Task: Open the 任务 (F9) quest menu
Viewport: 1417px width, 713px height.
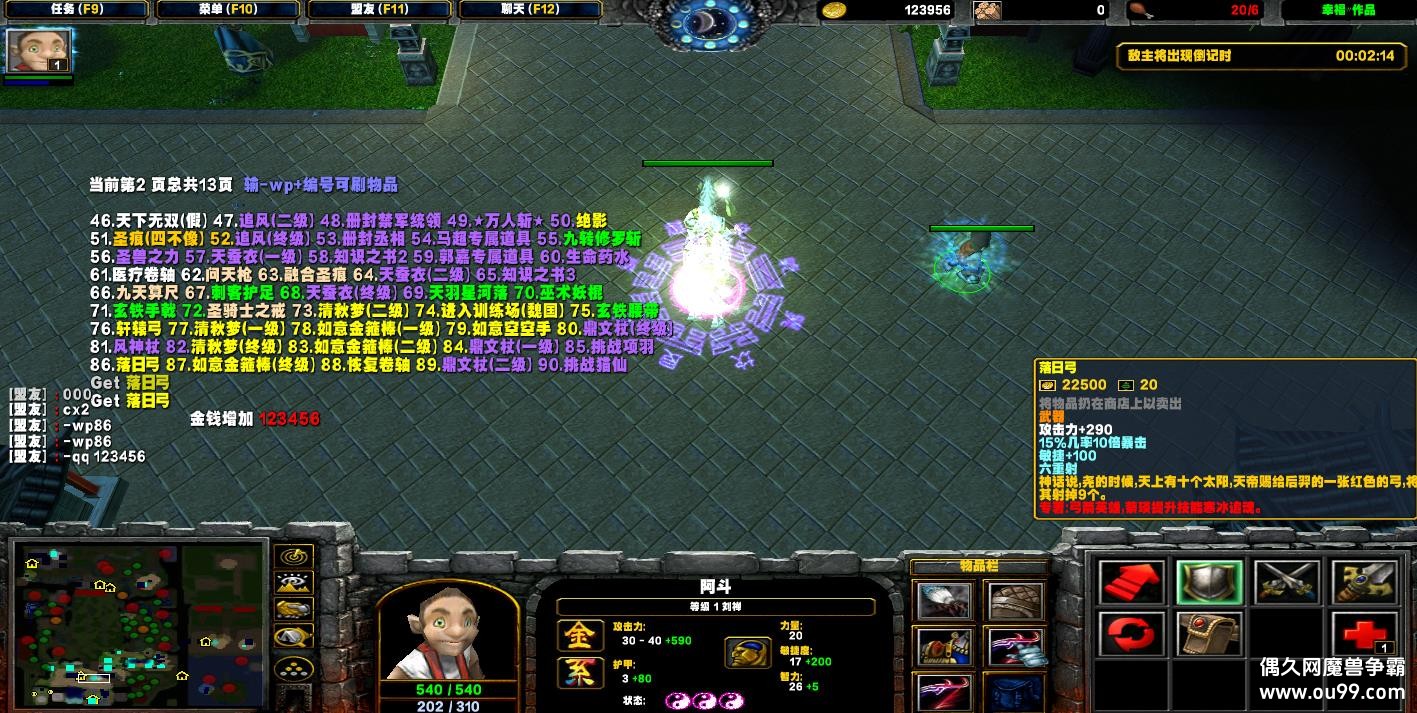Action: (x=74, y=10)
